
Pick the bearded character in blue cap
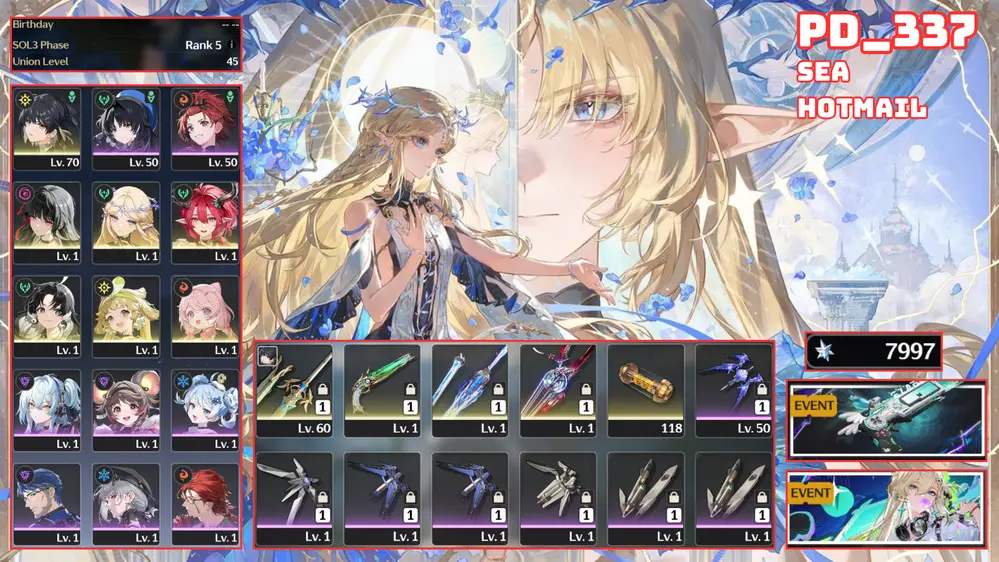coord(47,504)
